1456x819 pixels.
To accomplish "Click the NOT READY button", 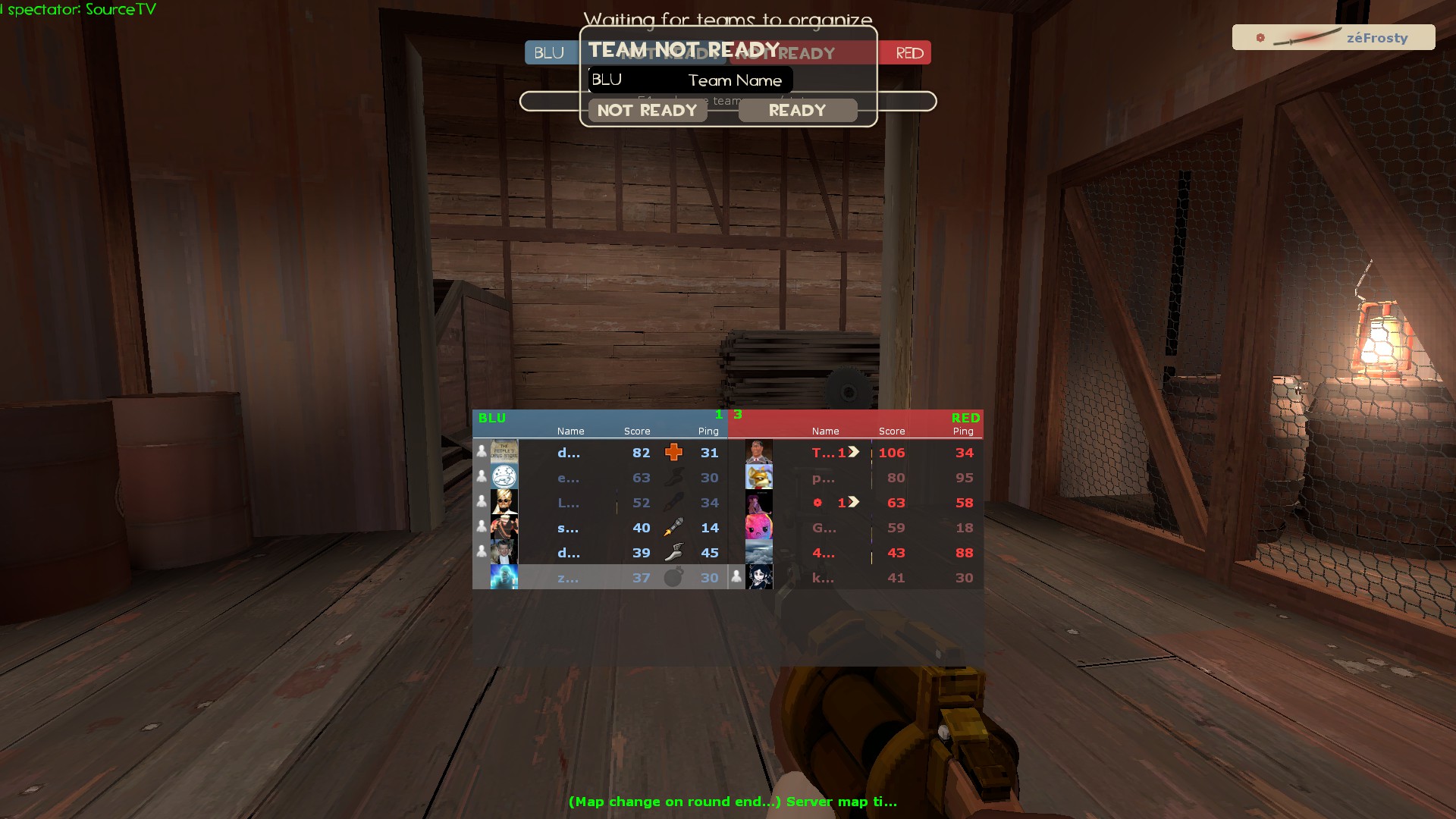I will (x=647, y=111).
